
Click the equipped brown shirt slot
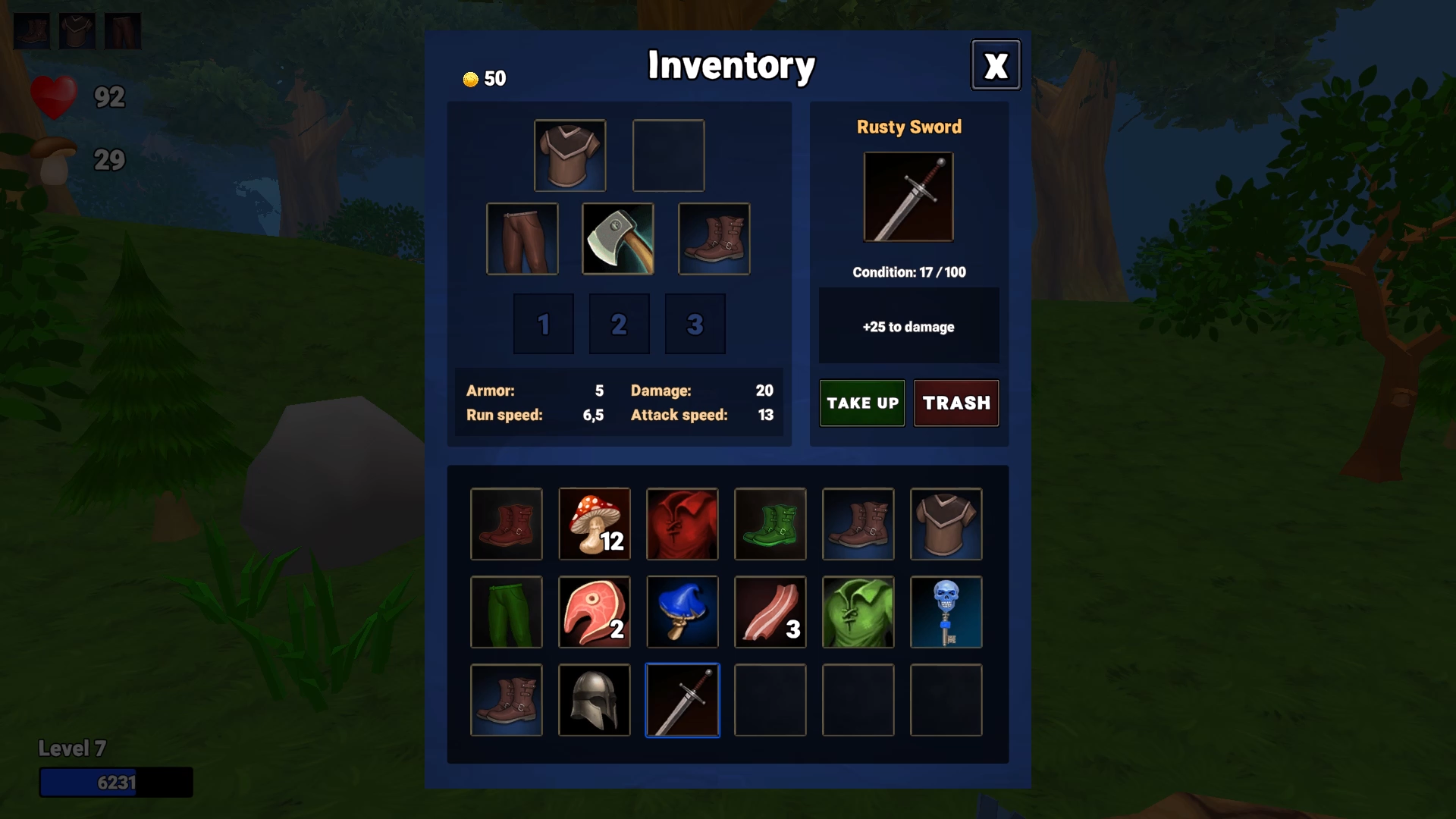tap(570, 155)
